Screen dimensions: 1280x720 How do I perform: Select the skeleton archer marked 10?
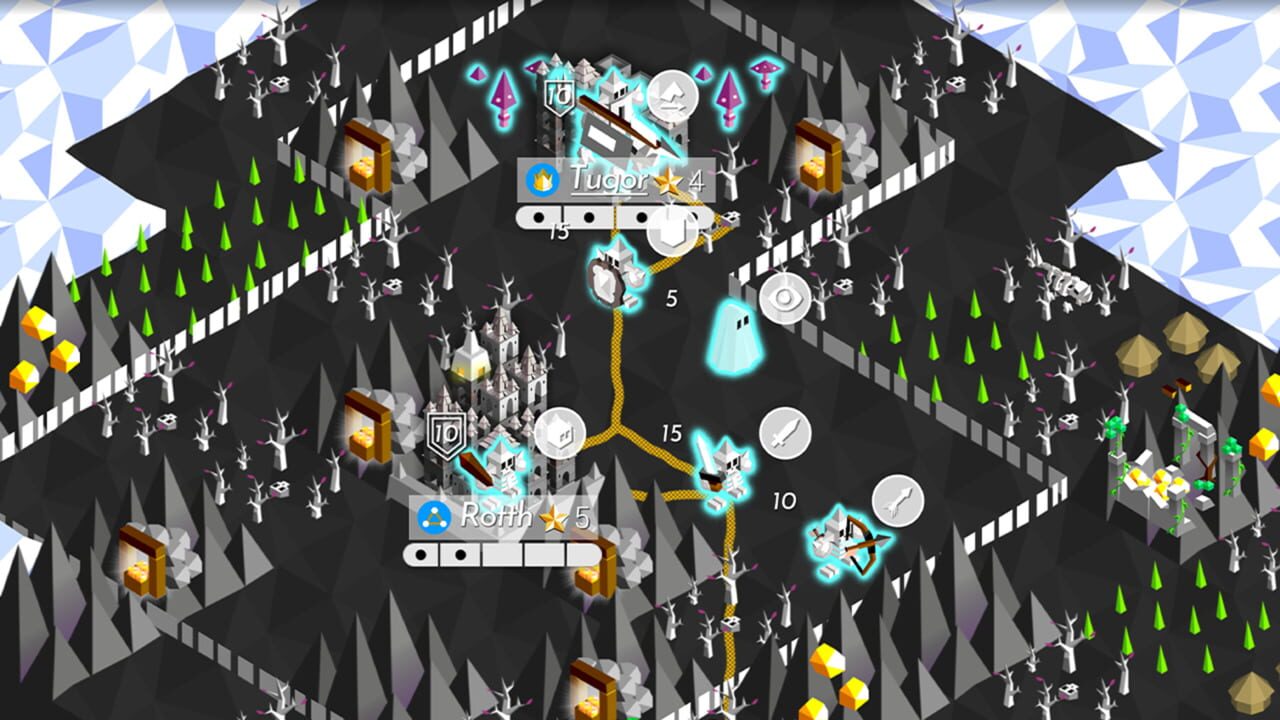[838, 533]
